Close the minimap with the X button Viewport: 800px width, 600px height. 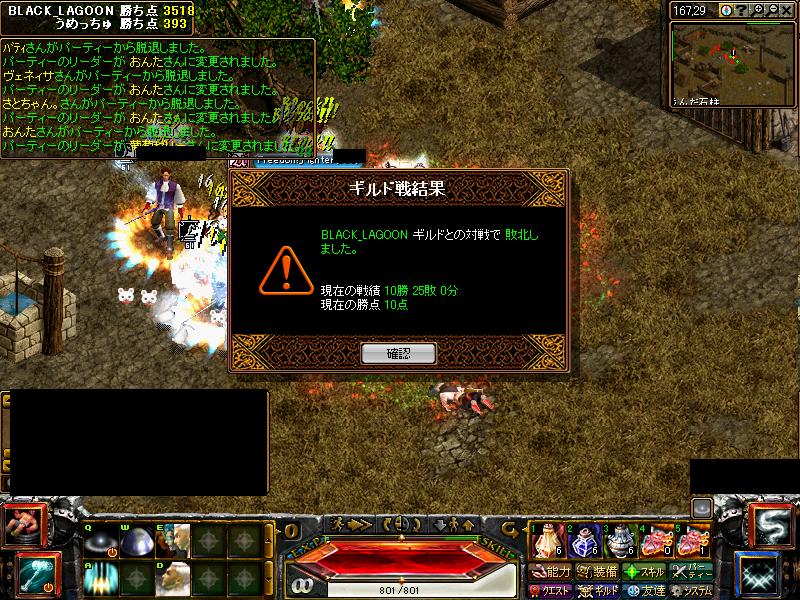[788, 10]
